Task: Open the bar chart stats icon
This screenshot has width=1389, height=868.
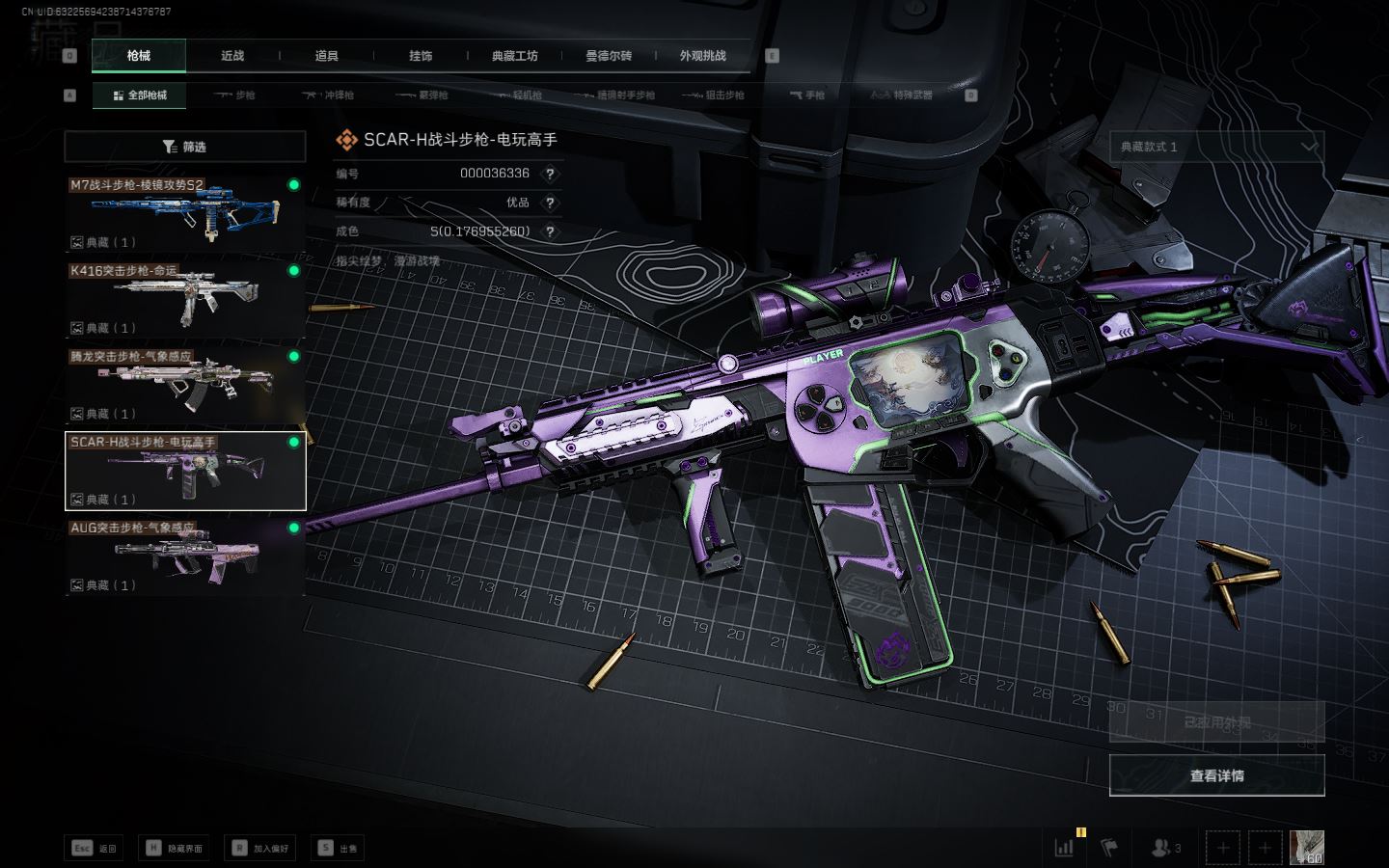Action: coord(1064,848)
